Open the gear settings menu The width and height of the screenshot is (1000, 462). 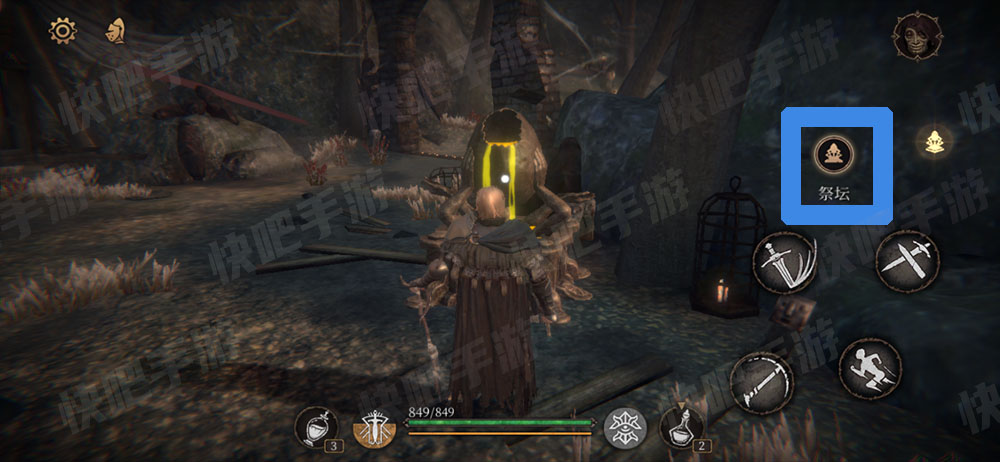point(63,31)
